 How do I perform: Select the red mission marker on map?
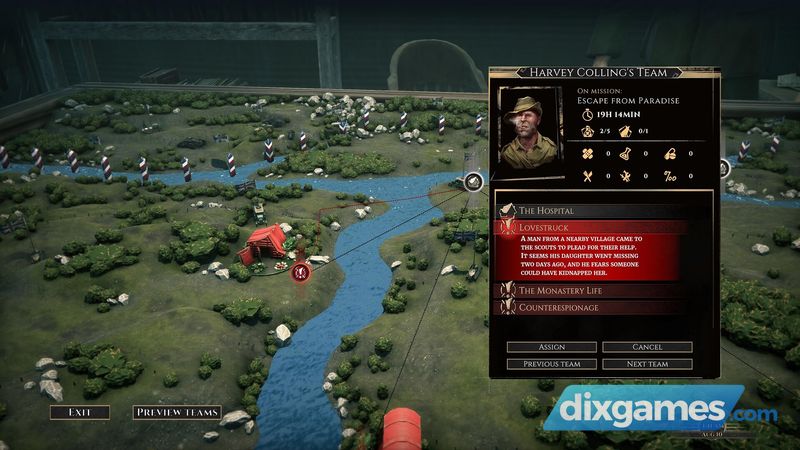pos(302,269)
